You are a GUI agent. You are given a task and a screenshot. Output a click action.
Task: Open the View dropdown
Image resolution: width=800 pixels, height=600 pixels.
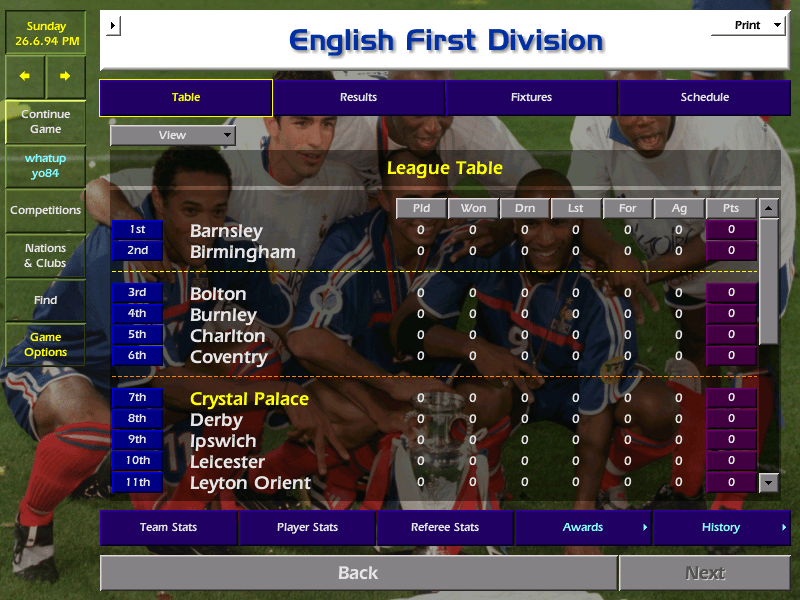(x=173, y=135)
